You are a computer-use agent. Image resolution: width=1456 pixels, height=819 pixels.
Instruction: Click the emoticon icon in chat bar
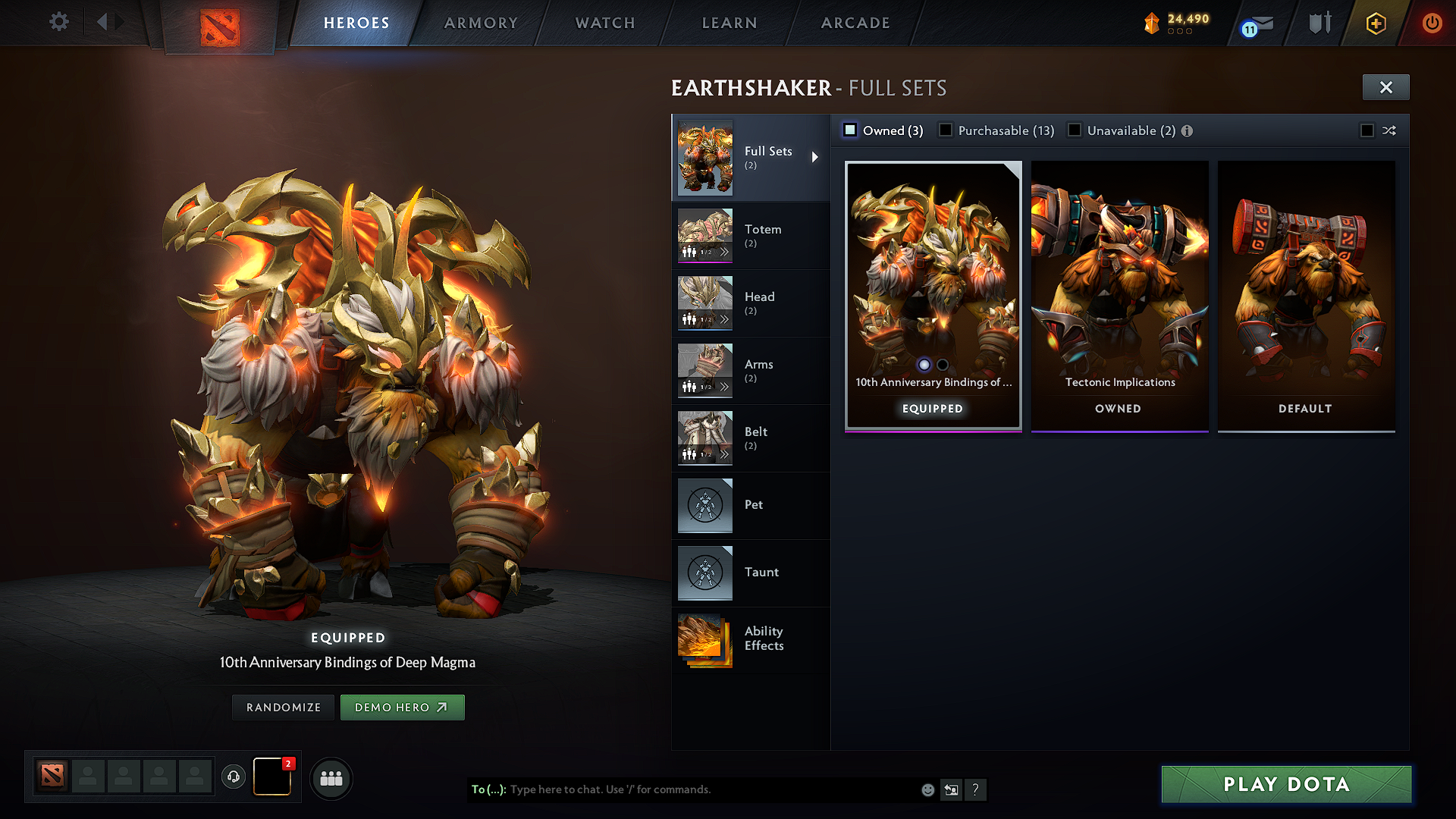(927, 789)
